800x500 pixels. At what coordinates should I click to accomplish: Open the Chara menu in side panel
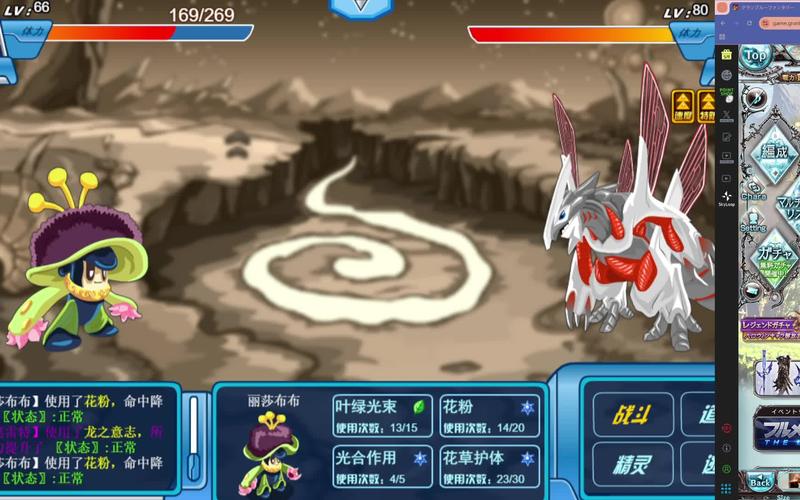pyautogui.click(x=753, y=190)
